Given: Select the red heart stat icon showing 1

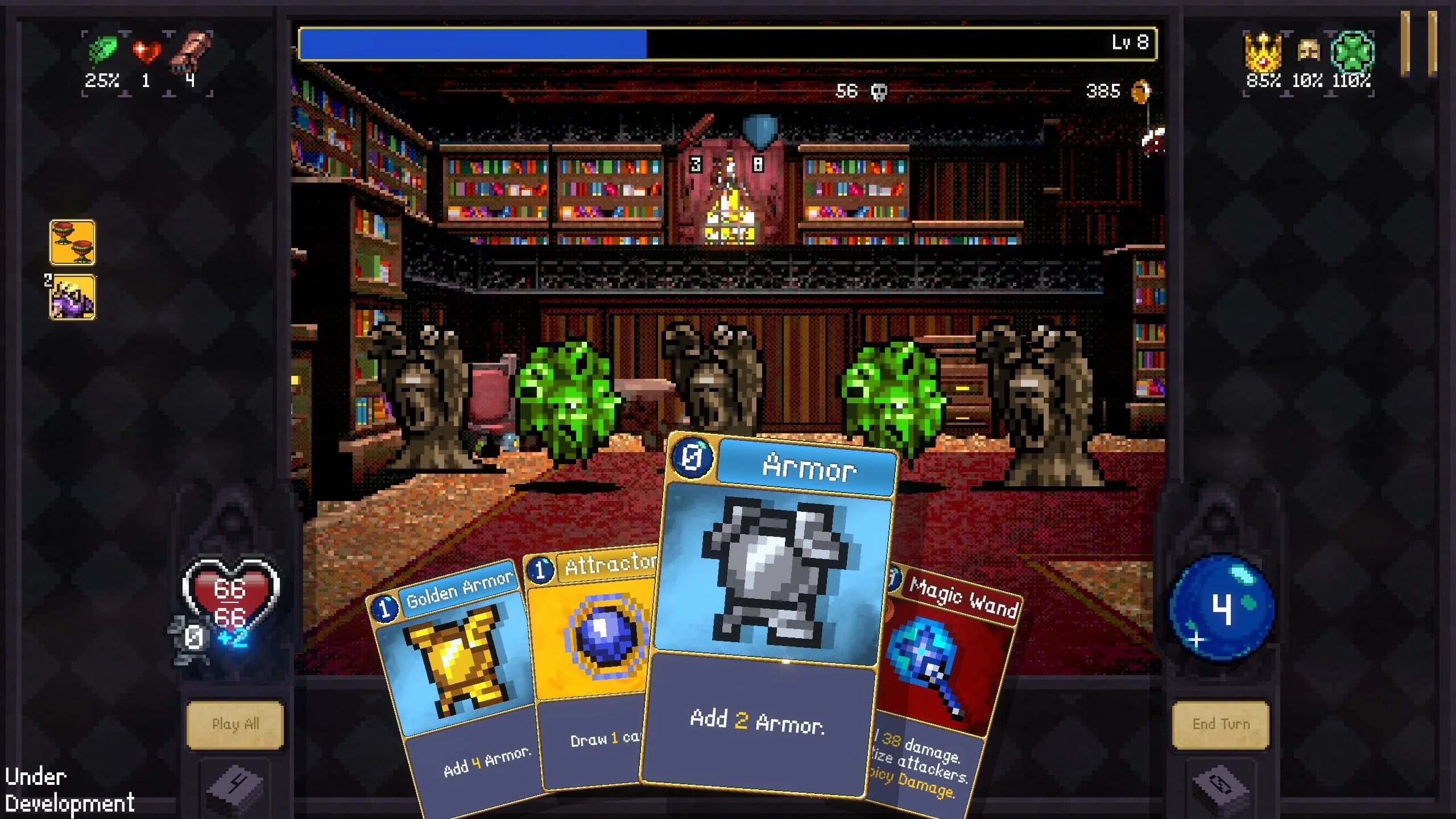Looking at the screenshot, I should [147, 50].
